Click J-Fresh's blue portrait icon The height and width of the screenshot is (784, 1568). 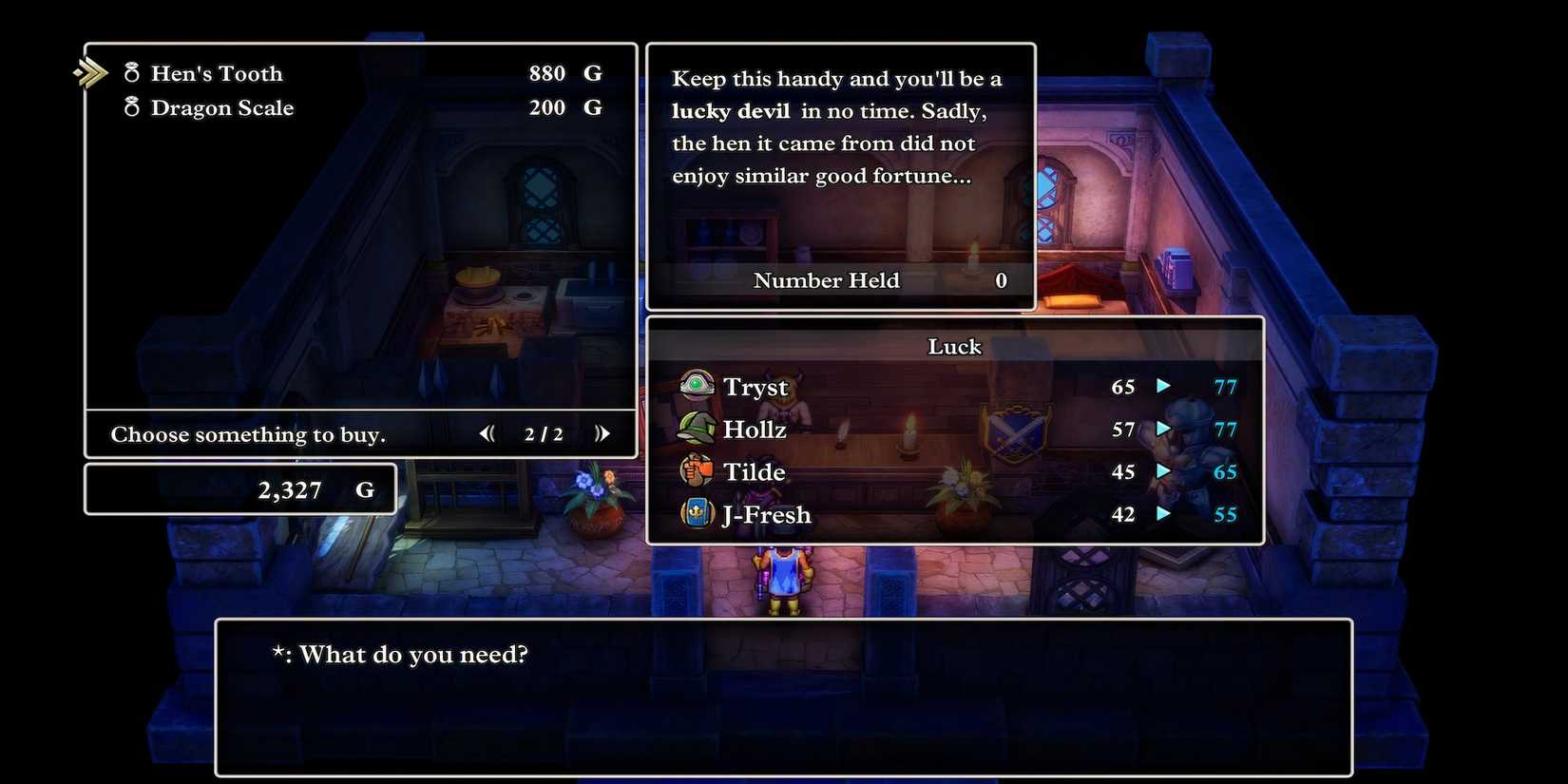(x=697, y=514)
